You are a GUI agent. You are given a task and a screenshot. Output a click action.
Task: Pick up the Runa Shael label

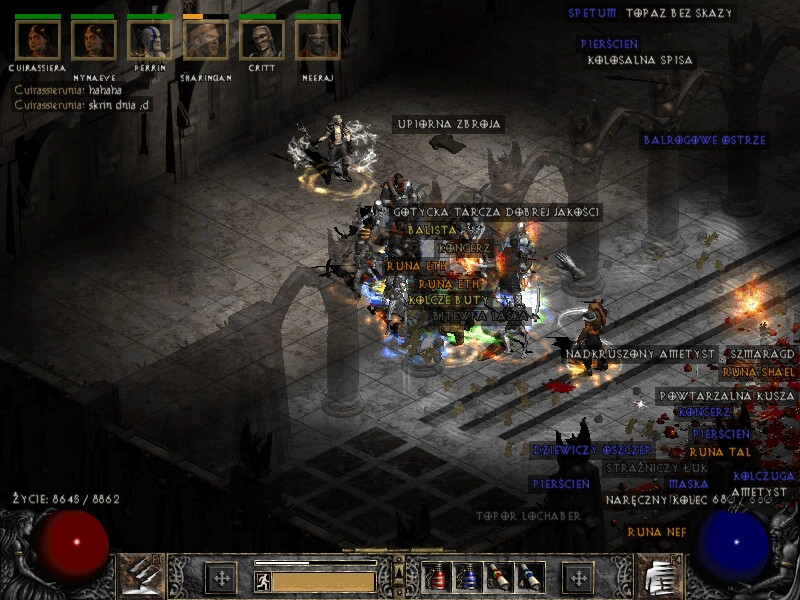(758, 372)
